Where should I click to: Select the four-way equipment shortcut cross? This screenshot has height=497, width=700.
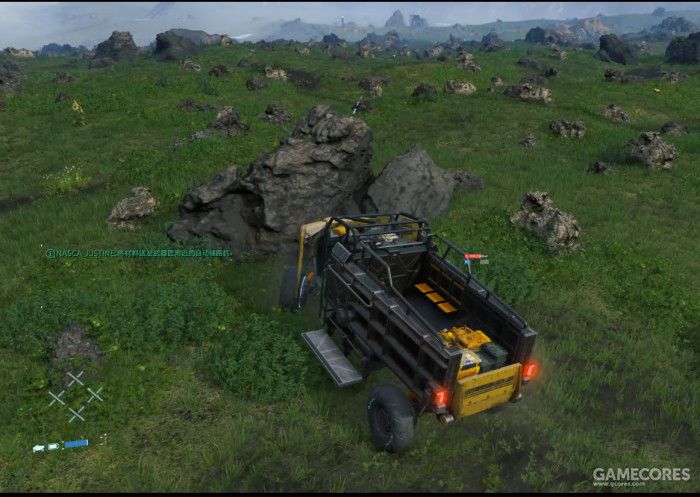75,396
